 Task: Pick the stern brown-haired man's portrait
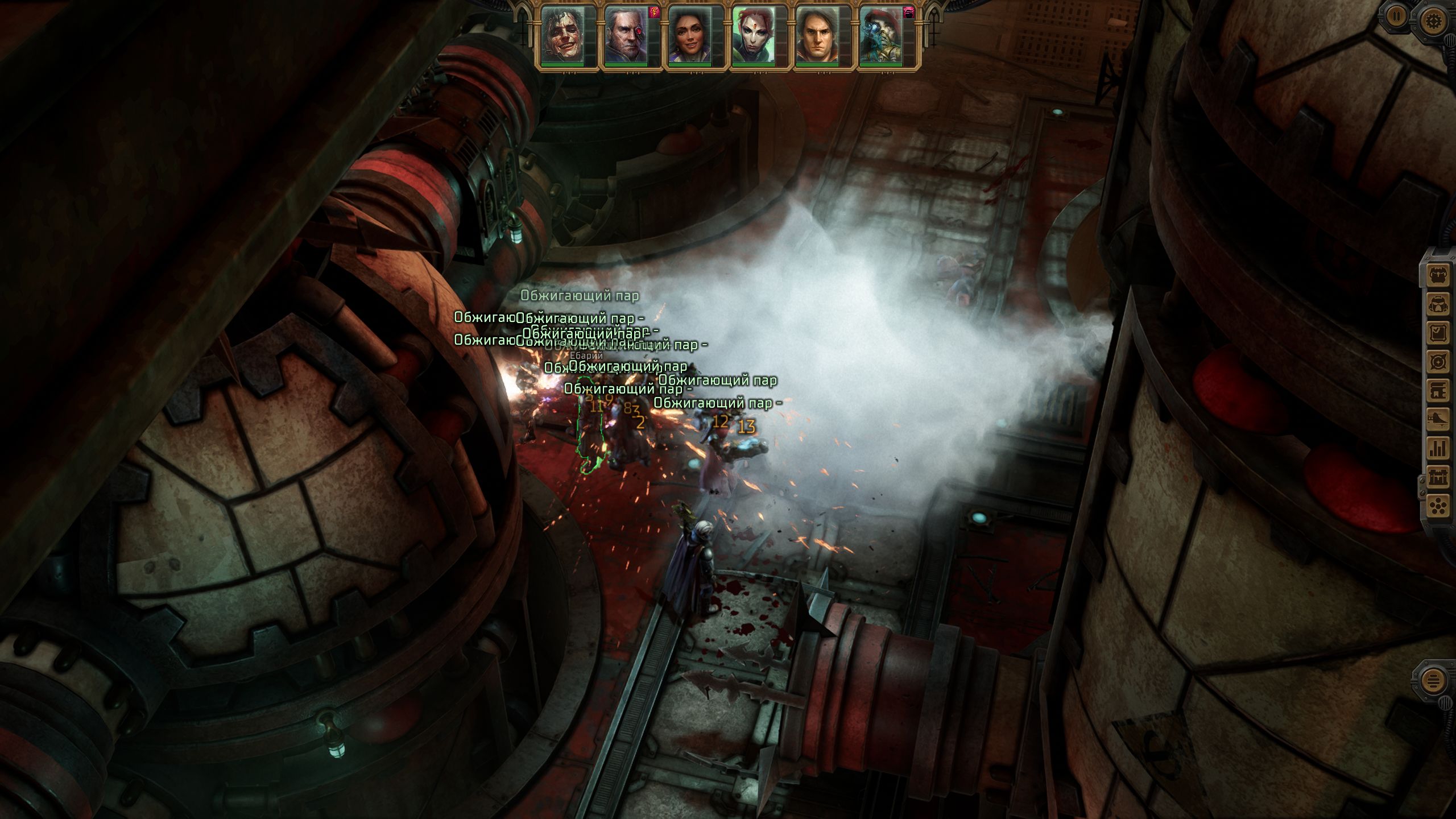coord(817,35)
